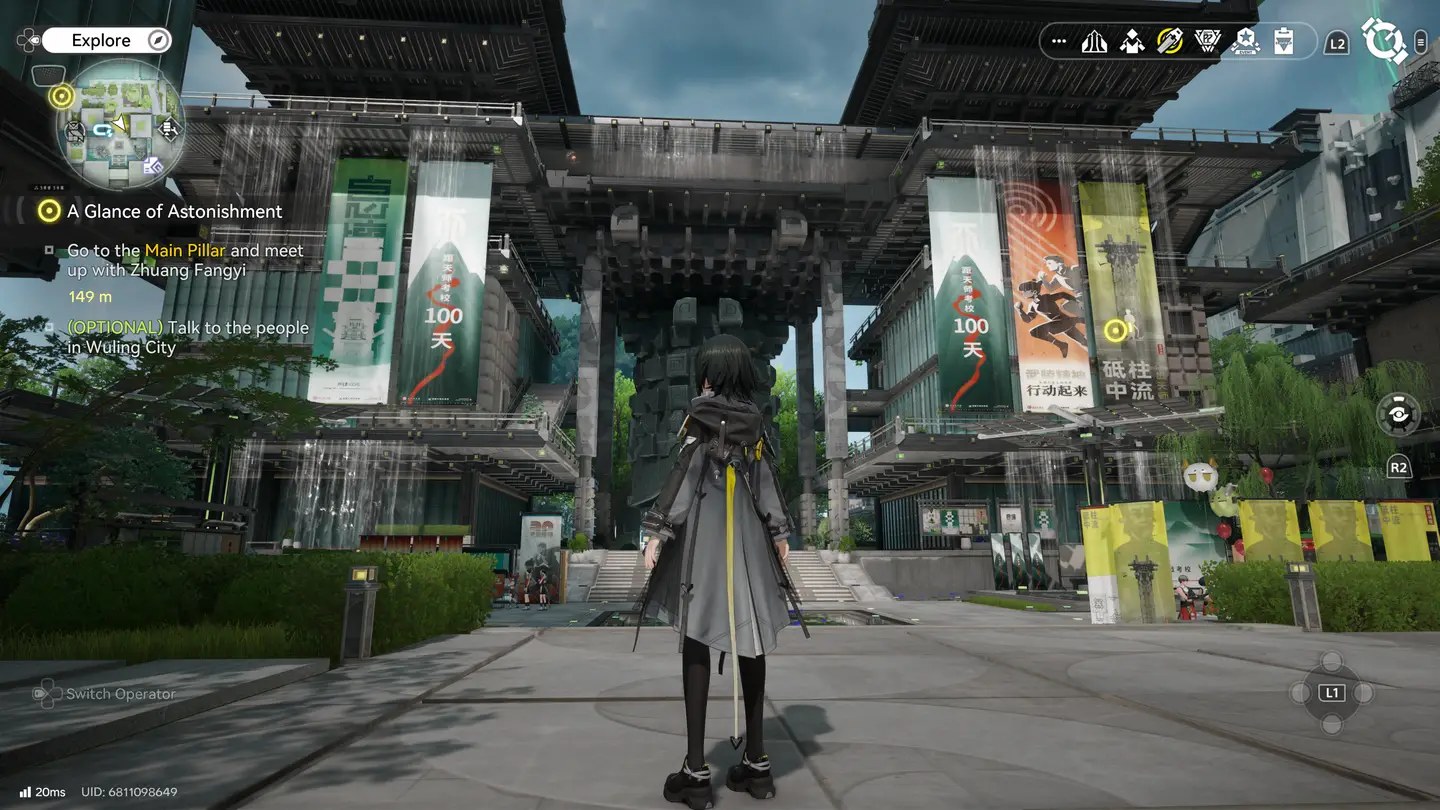Click the three-line list button at top right
Image resolution: width=1440 pixels, height=810 pixels.
pyautogui.click(x=1421, y=42)
